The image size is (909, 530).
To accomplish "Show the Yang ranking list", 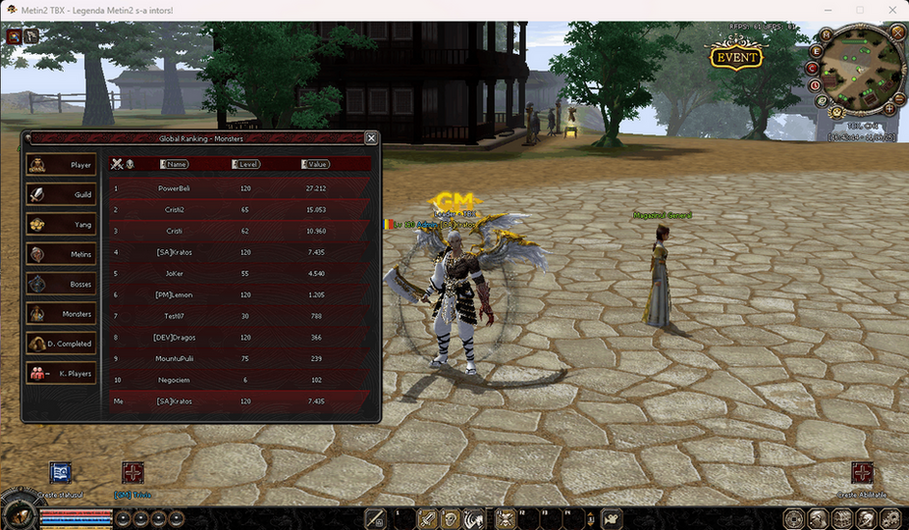I will click(62, 224).
